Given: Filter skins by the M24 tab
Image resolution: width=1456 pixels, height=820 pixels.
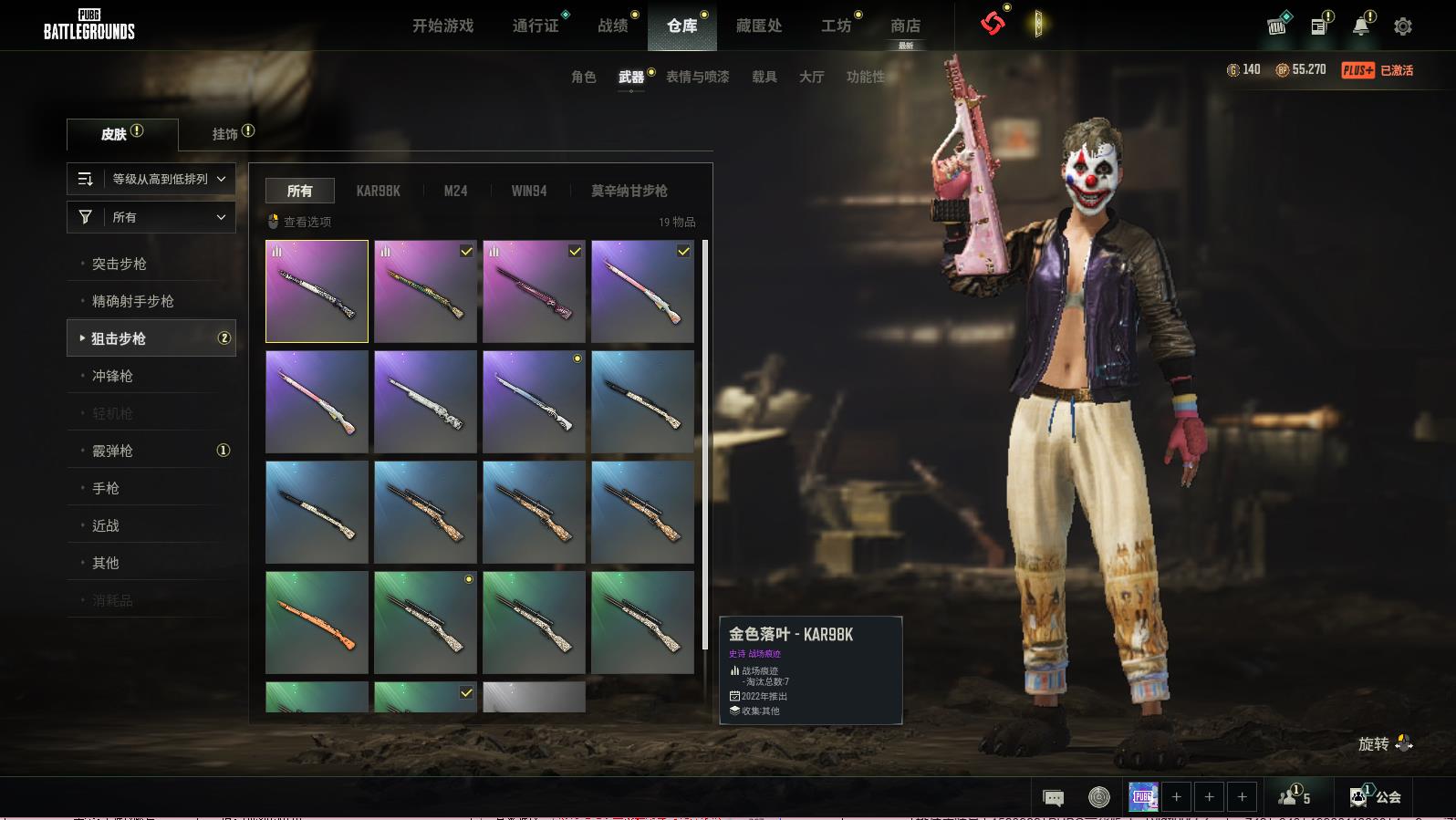Looking at the screenshot, I should [x=455, y=191].
